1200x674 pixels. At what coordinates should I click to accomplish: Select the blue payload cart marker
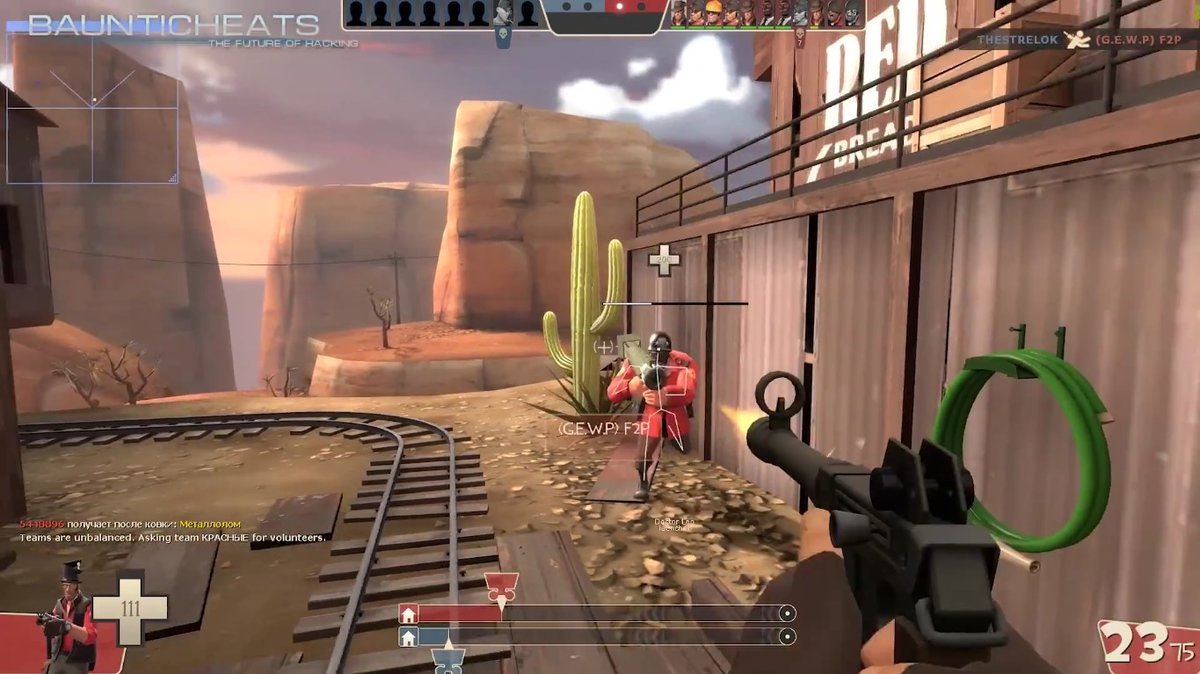(x=449, y=660)
